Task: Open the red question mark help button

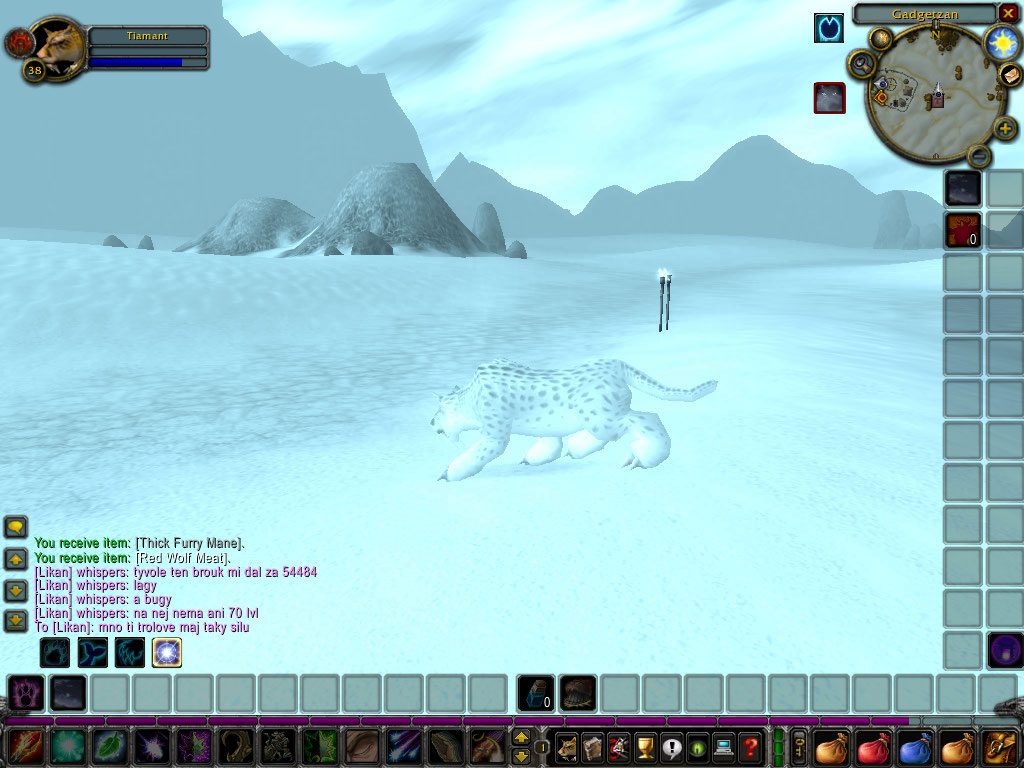Action: (x=749, y=747)
